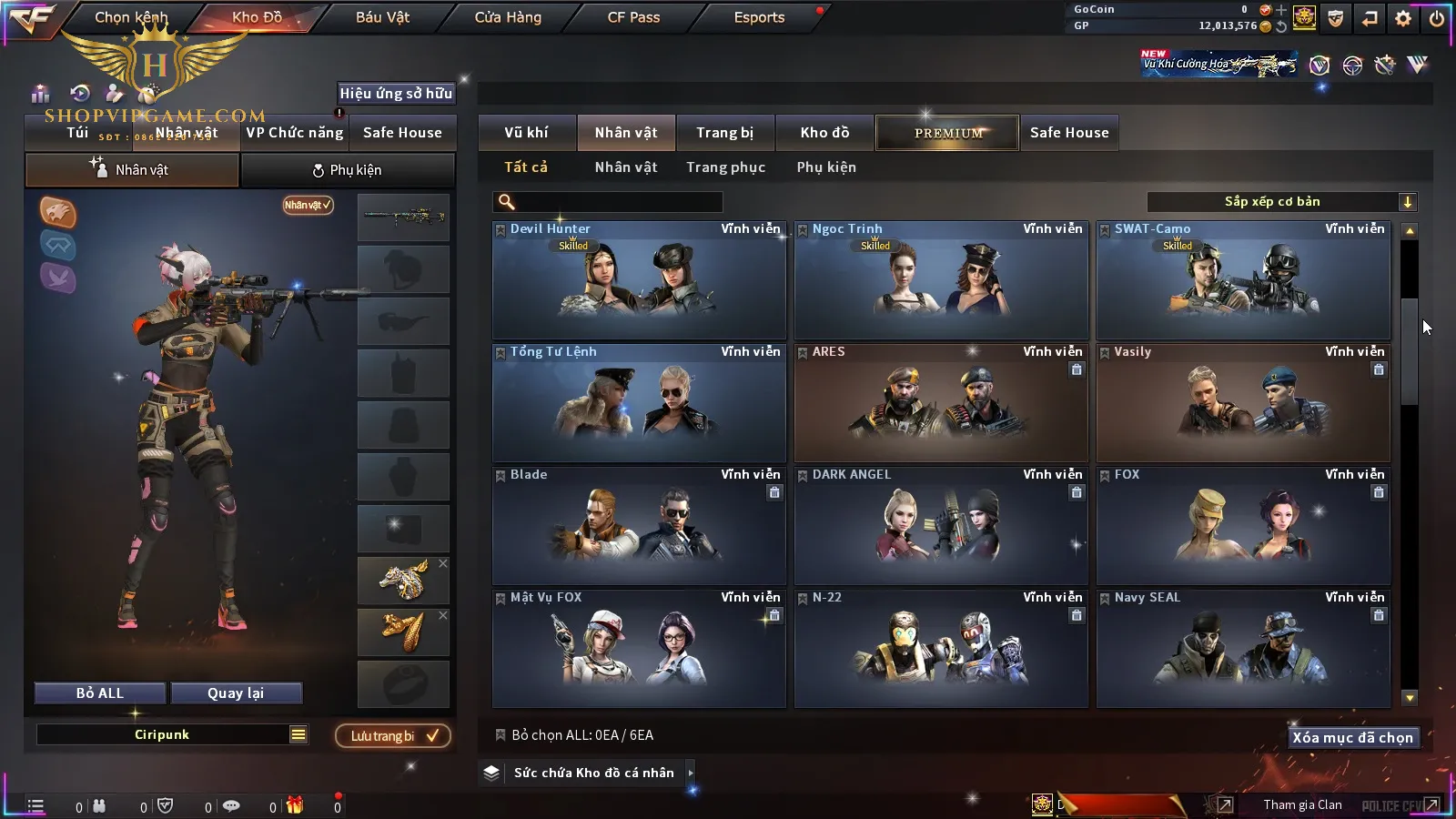This screenshot has height=819, width=1456.
Task: Choose the DARK ANGEL character card
Action: point(941,528)
